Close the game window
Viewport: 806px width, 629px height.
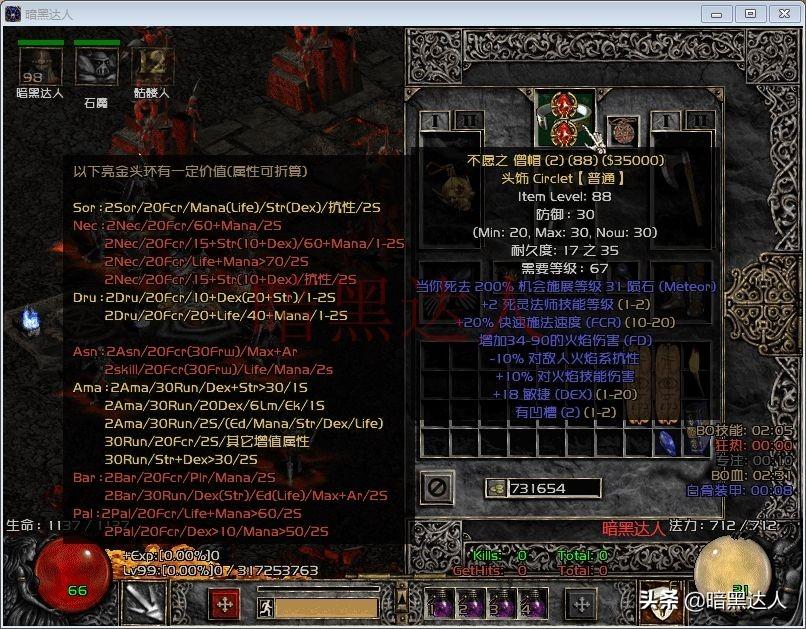click(x=781, y=13)
